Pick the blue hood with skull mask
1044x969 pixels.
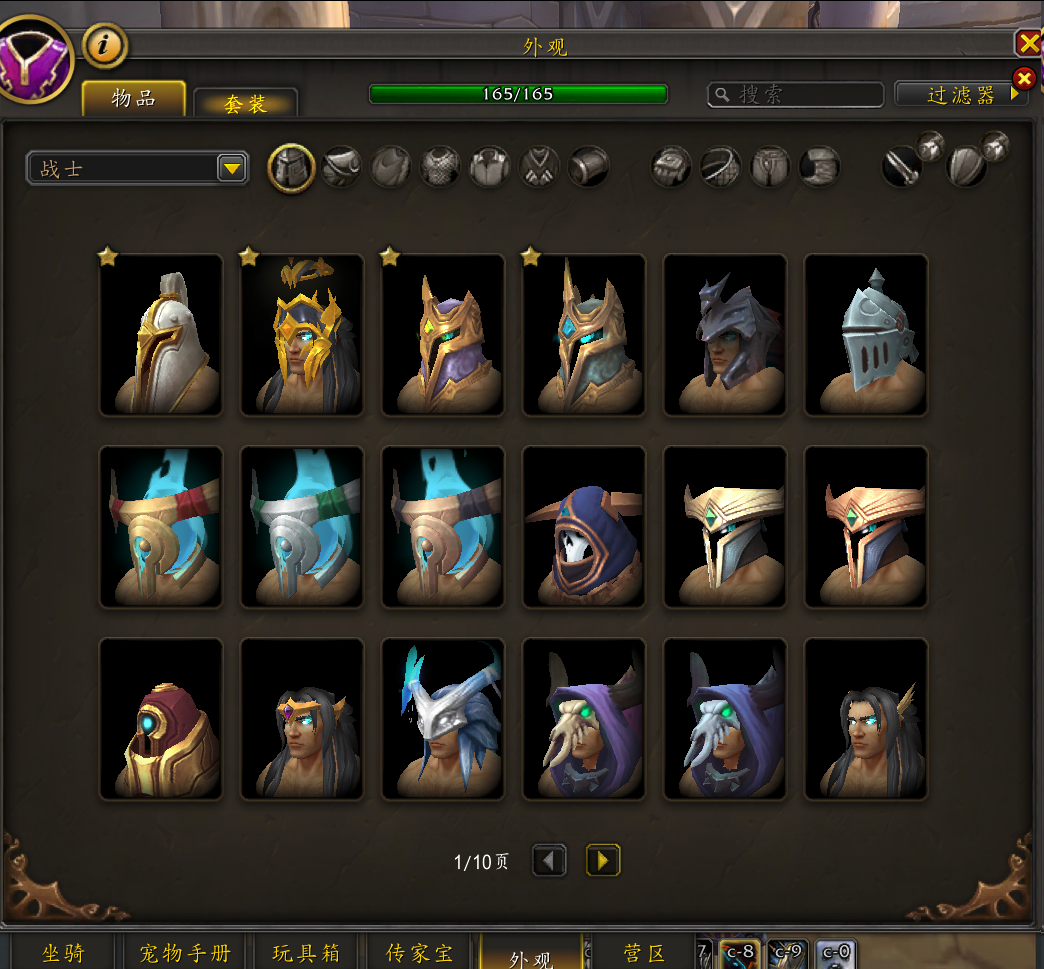[x=584, y=527]
